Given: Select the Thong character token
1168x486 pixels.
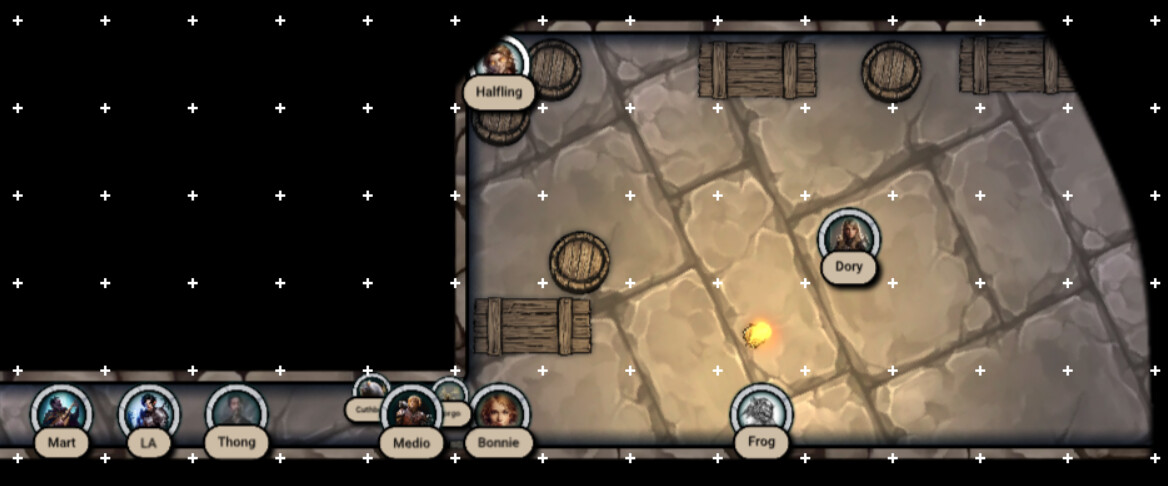Looking at the screenshot, I should pos(237,413).
